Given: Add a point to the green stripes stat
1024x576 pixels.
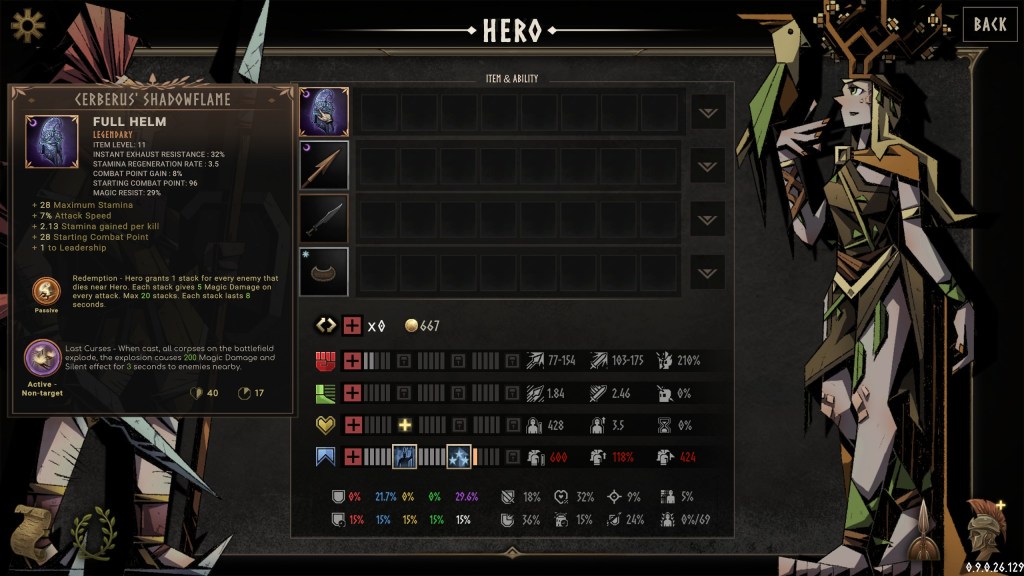Looking at the screenshot, I should pyautogui.click(x=352, y=392).
